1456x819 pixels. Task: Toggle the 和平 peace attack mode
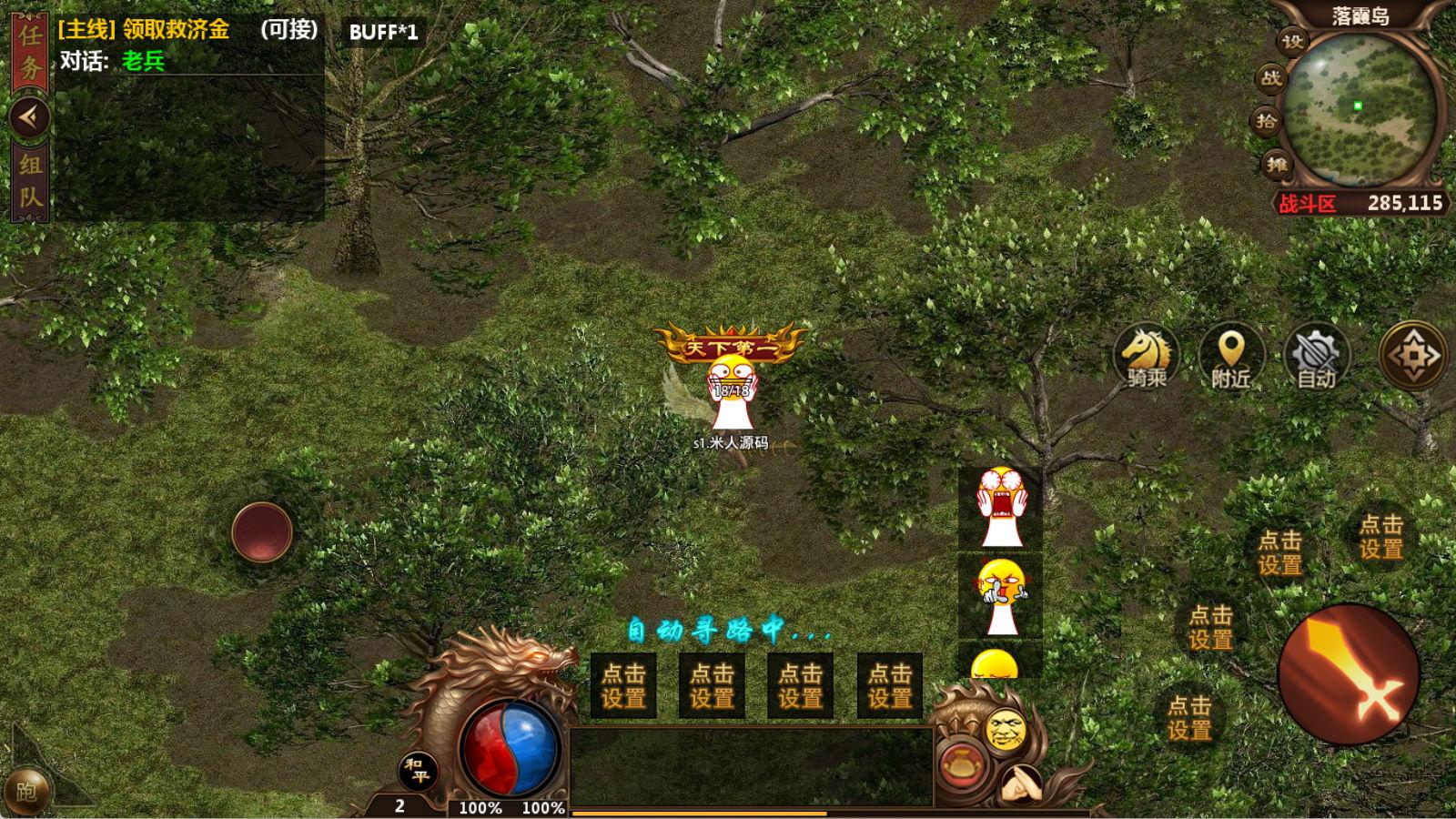pos(419,772)
